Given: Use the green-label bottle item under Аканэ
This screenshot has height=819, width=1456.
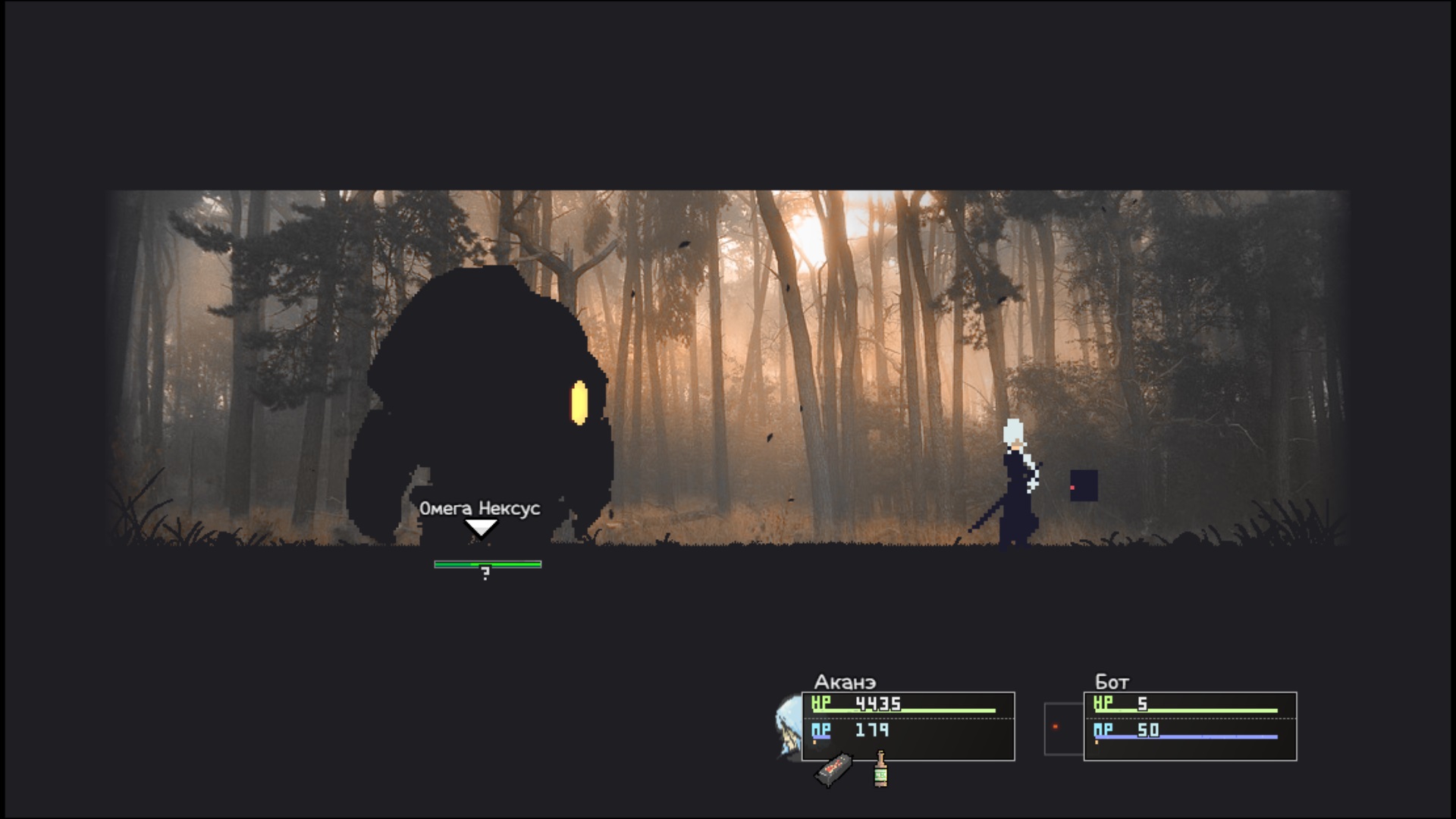Looking at the screenshot, I should point(880,769).
